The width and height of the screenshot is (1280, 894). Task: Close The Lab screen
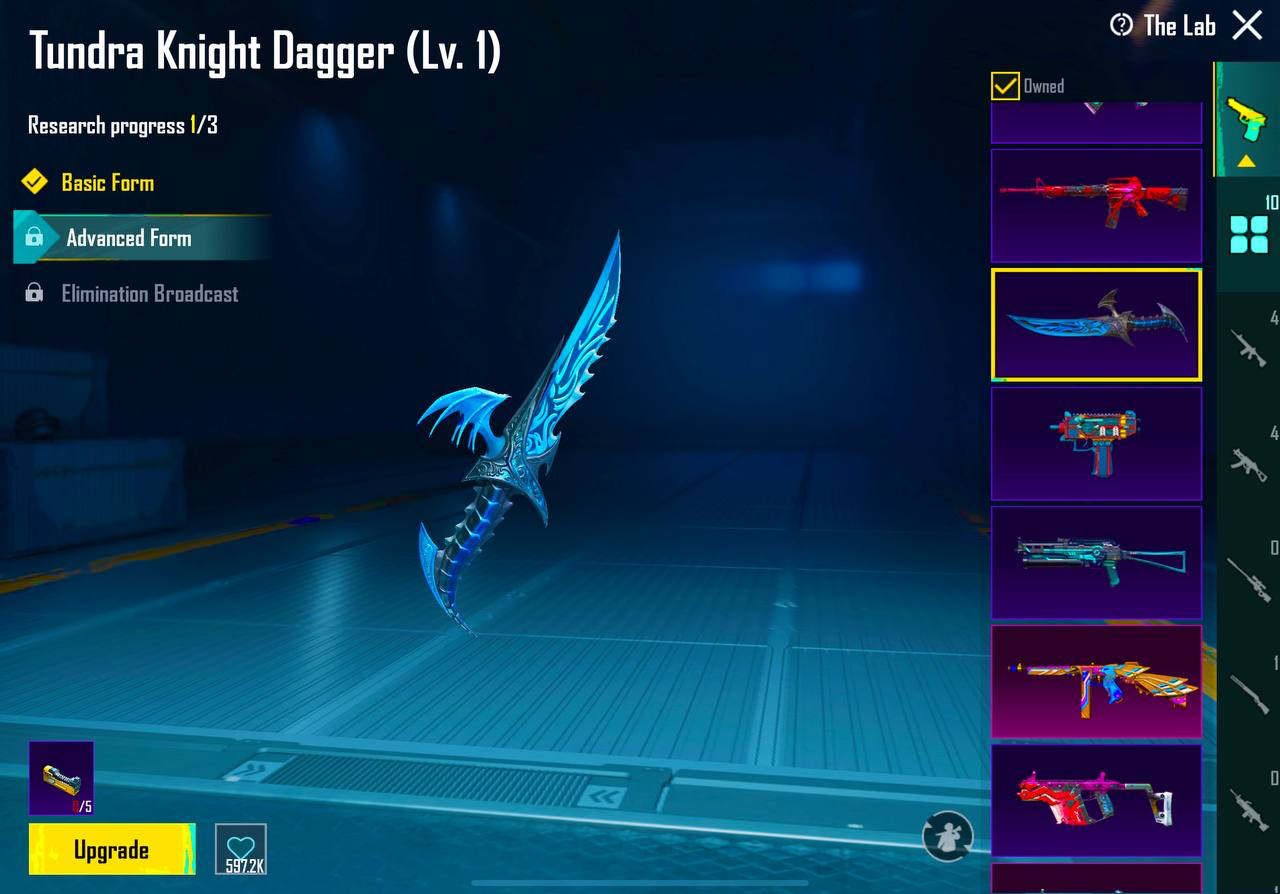point(1247,25)
